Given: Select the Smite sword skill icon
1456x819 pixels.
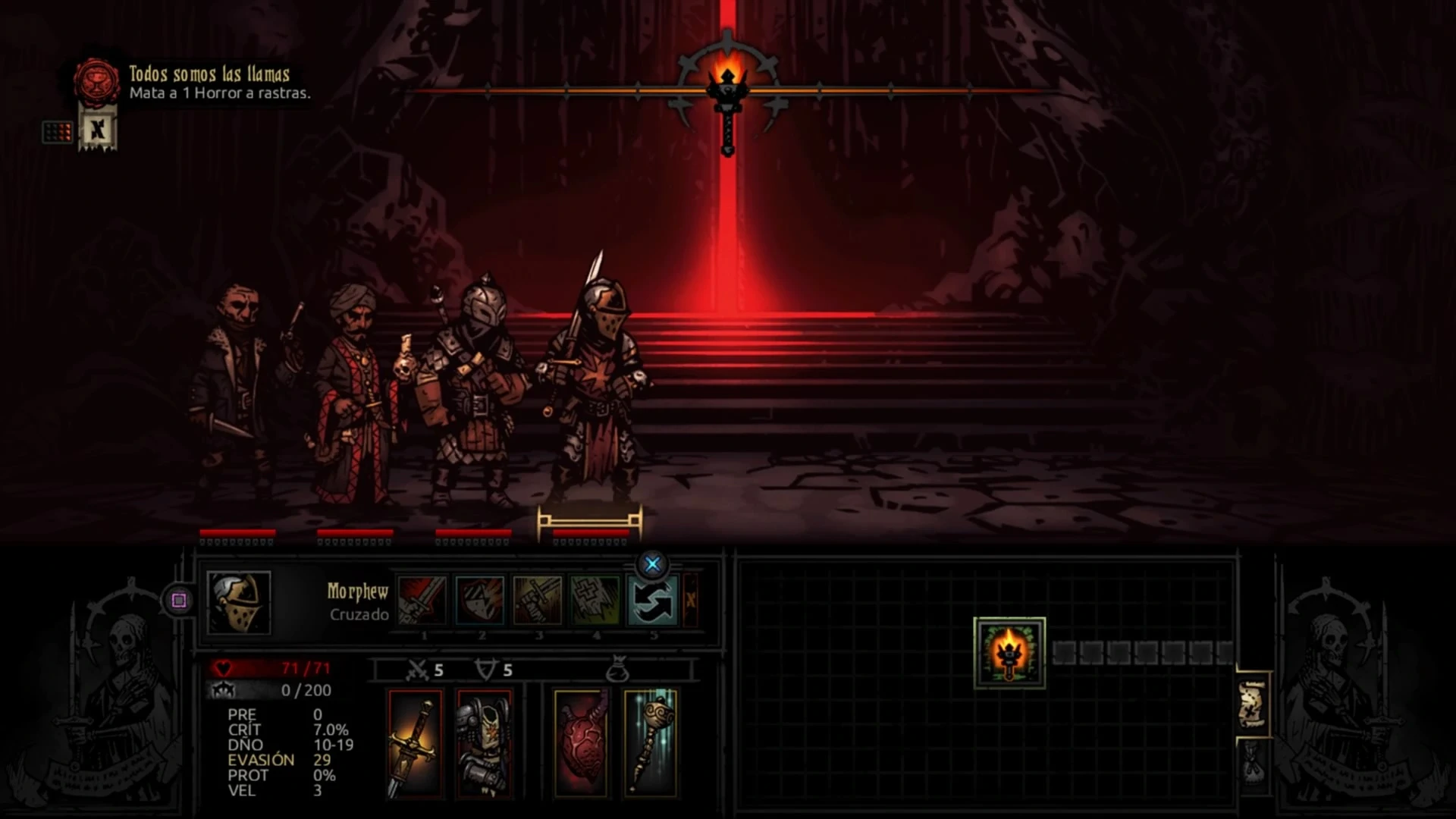Looking at the screenshot, I should tap(422, 601).
